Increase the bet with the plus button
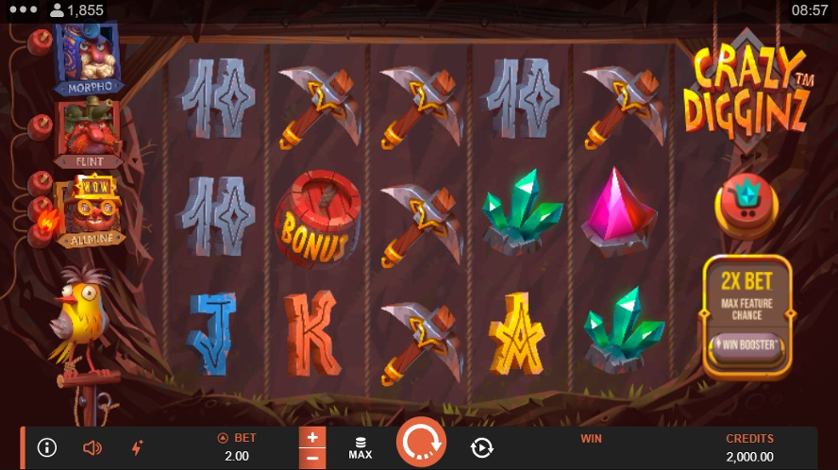The image size is (838, 470). point(313,437)
